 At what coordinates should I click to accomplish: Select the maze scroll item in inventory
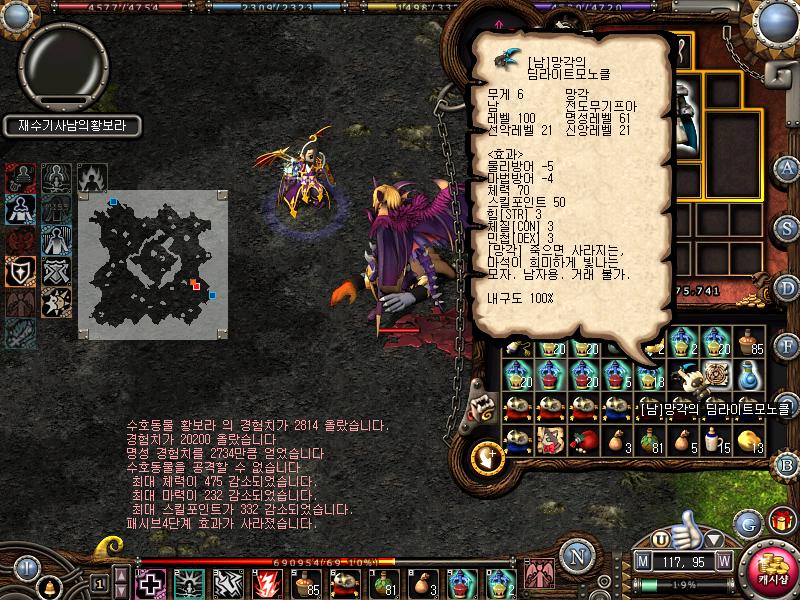[714, 375]
